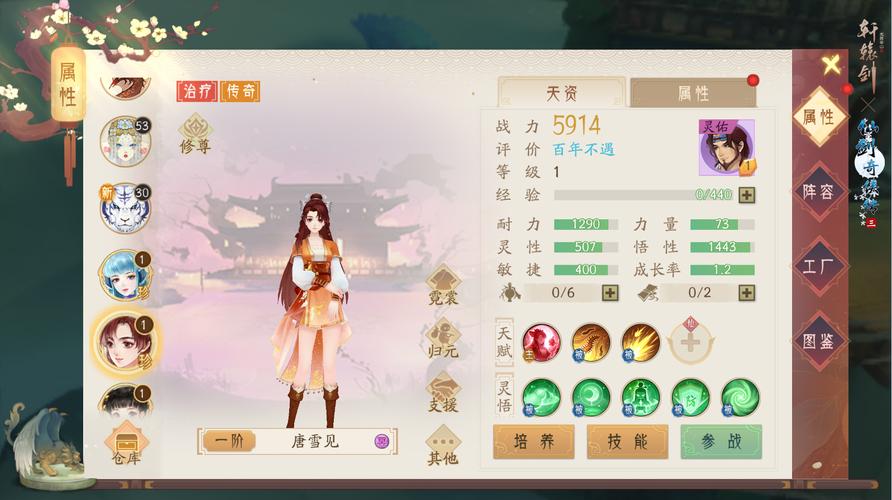Viewport: 892px width, 500px height.
Task: Close the character panel with X
Action: (831, 66)
